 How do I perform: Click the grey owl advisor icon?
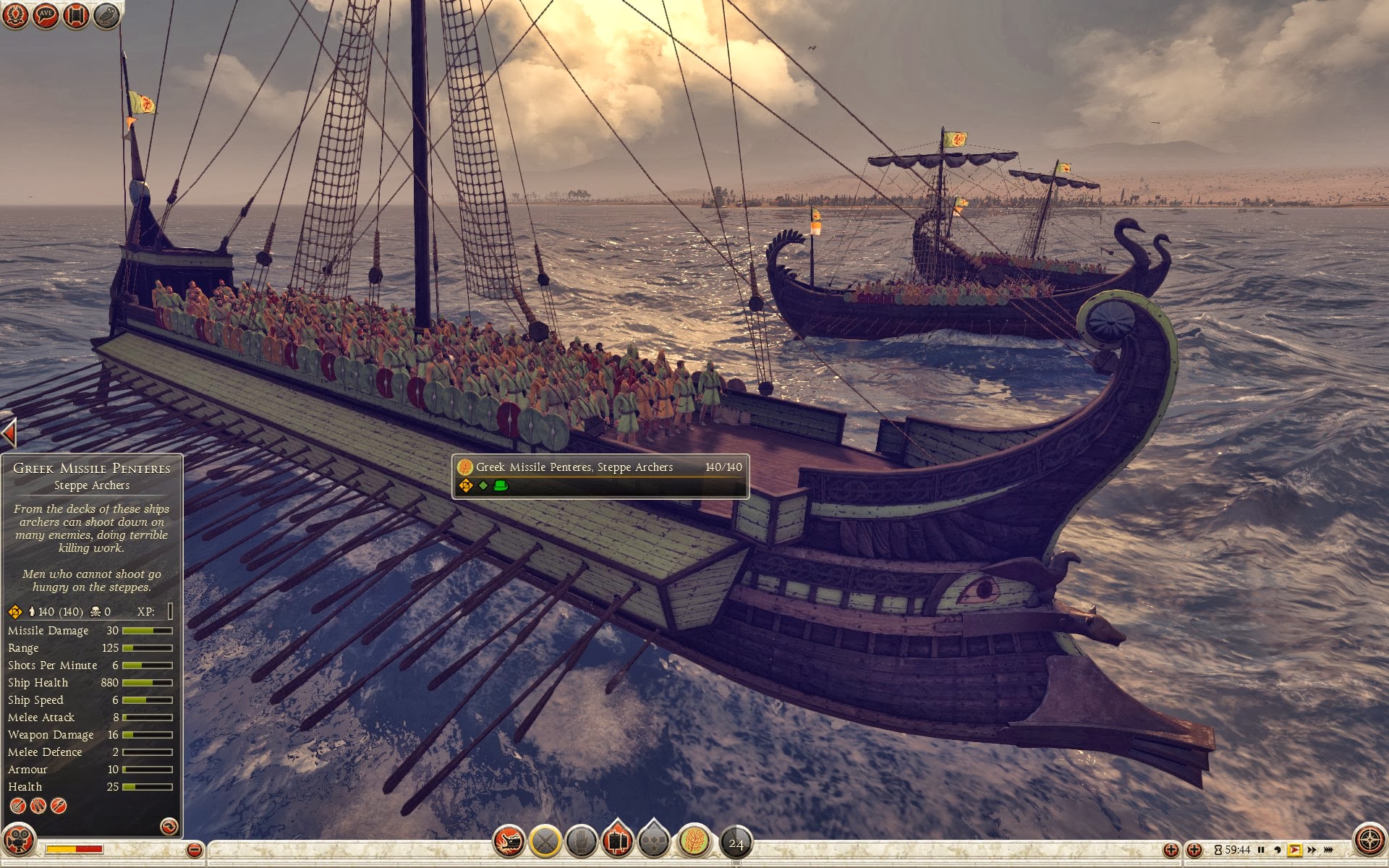106,15
